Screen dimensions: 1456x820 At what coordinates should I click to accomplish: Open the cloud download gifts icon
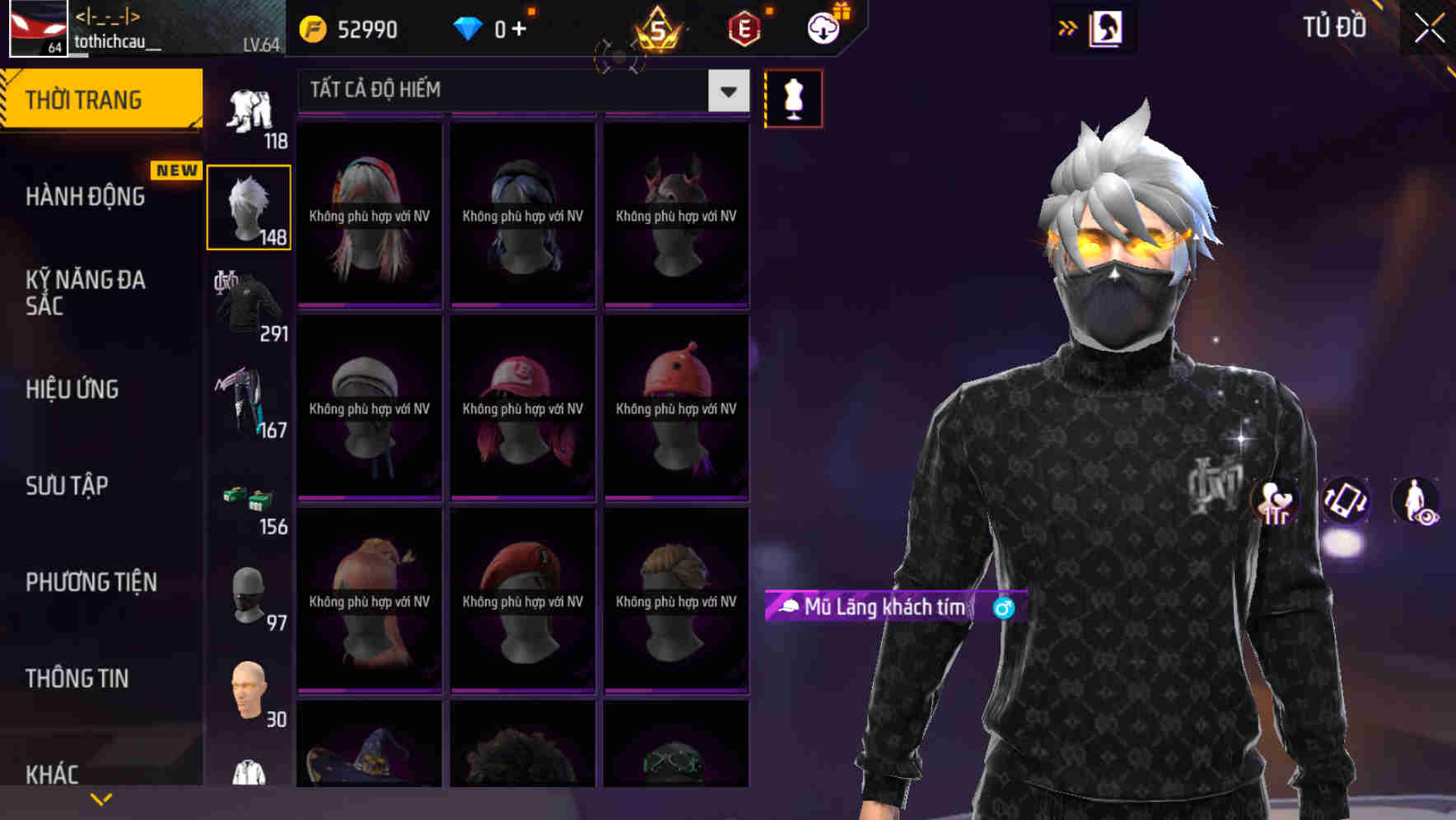pos(823,27)
